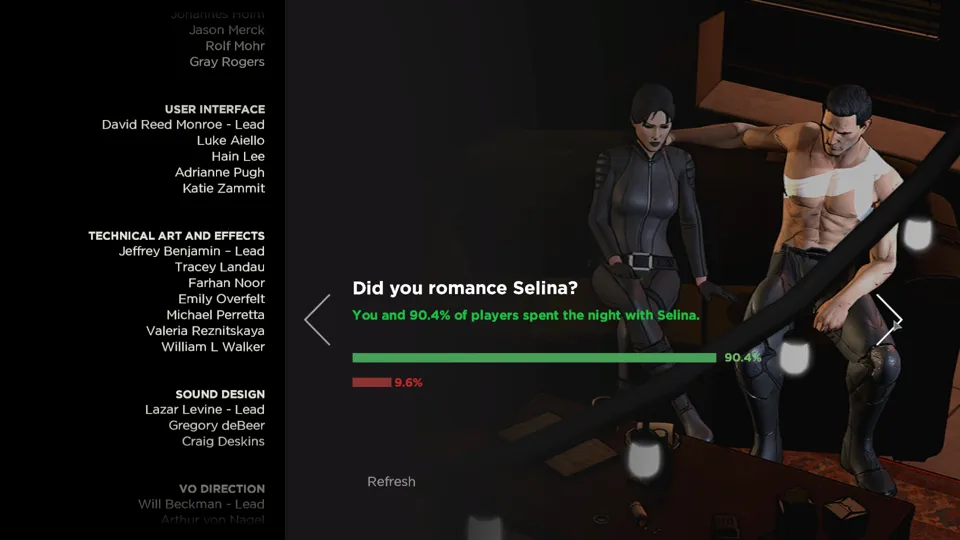The height and width of the screenshot is (540, 960).
Task: Refresh the player choice statistics
Action: [391, 482]
